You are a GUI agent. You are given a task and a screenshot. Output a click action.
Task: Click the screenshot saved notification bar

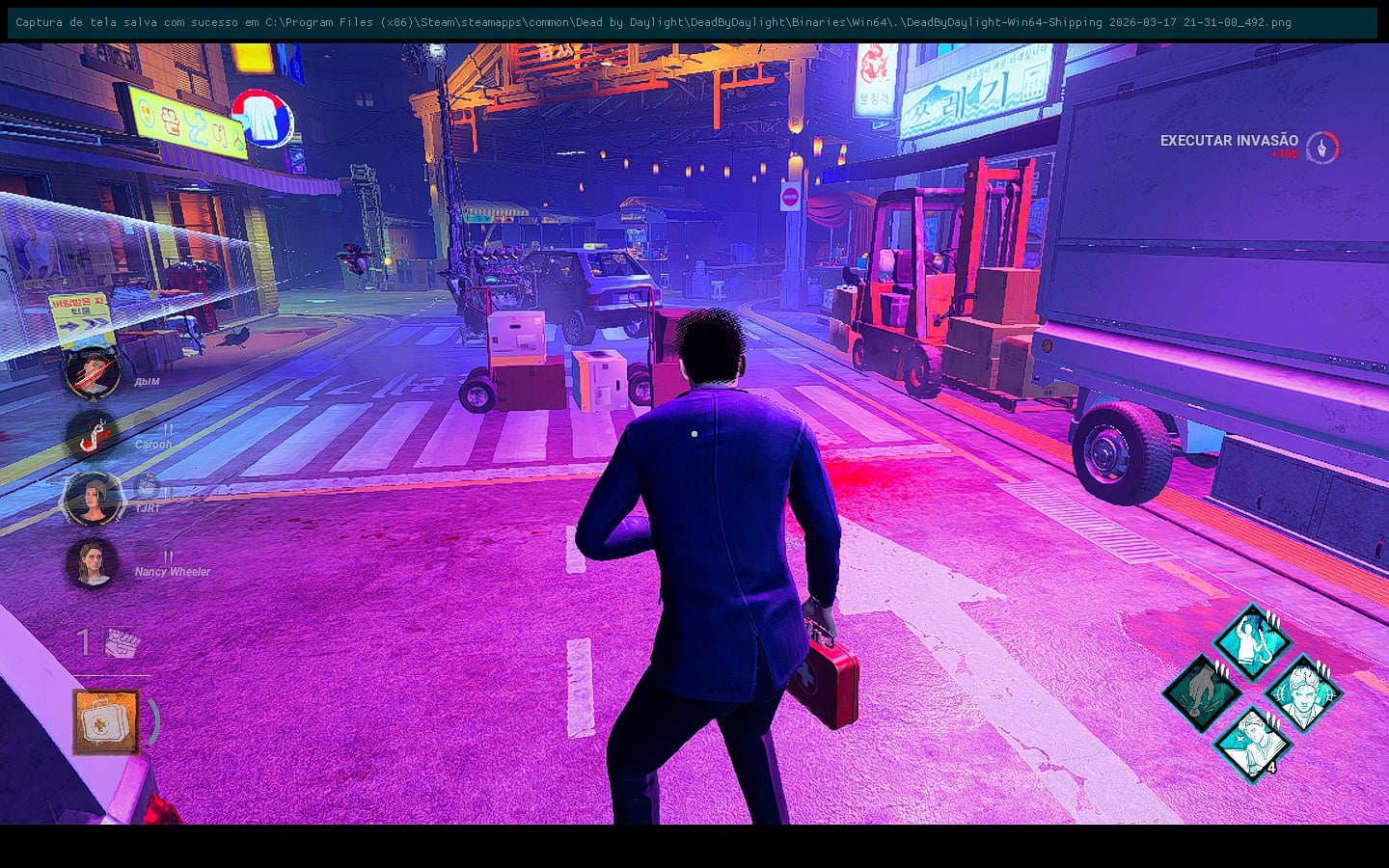(x=693, y=22)
